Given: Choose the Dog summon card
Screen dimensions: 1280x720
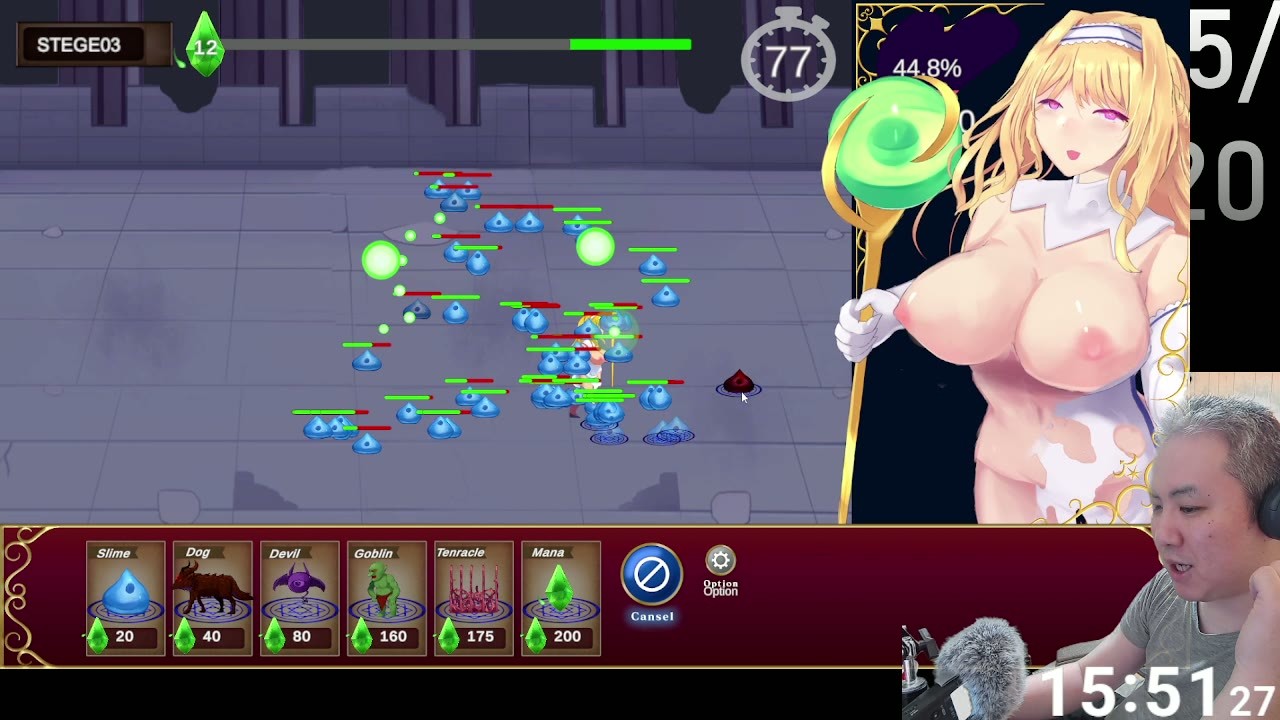Looking at the screenshot, I should (212, 598).
